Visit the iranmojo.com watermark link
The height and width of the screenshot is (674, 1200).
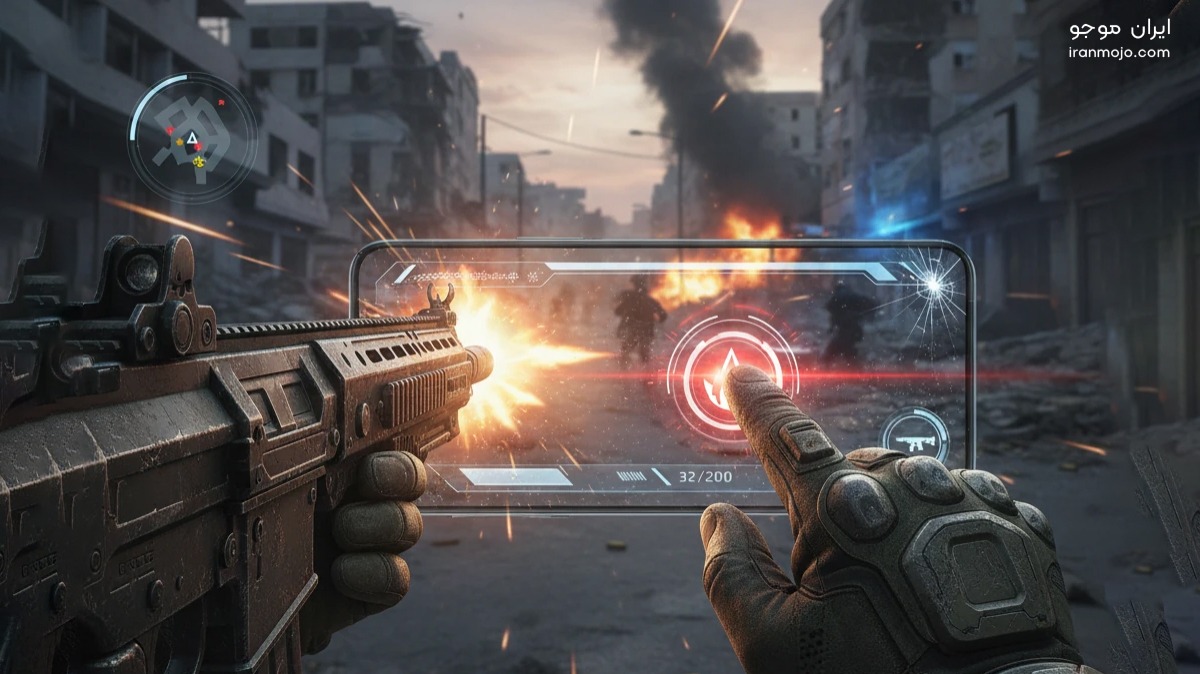(x=1118, y=53)
